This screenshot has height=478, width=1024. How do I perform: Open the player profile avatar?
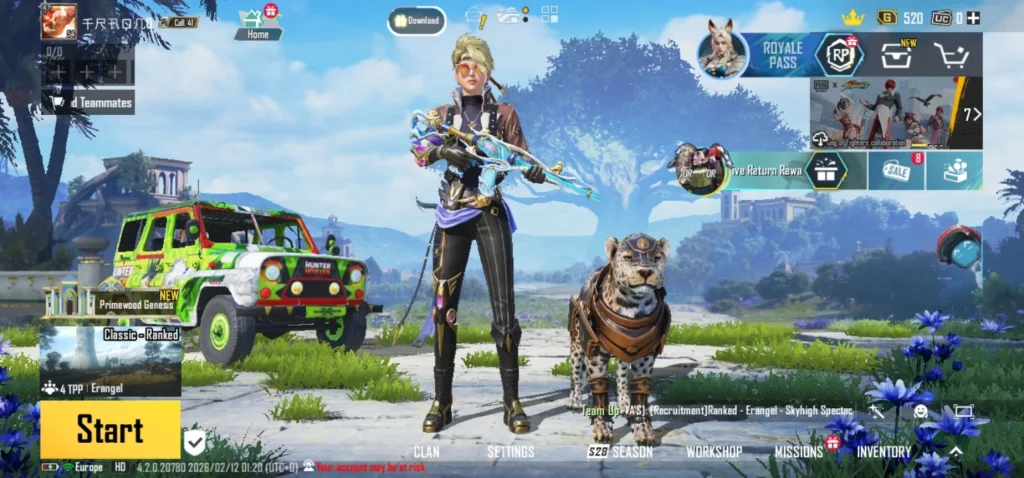[59, 20]
